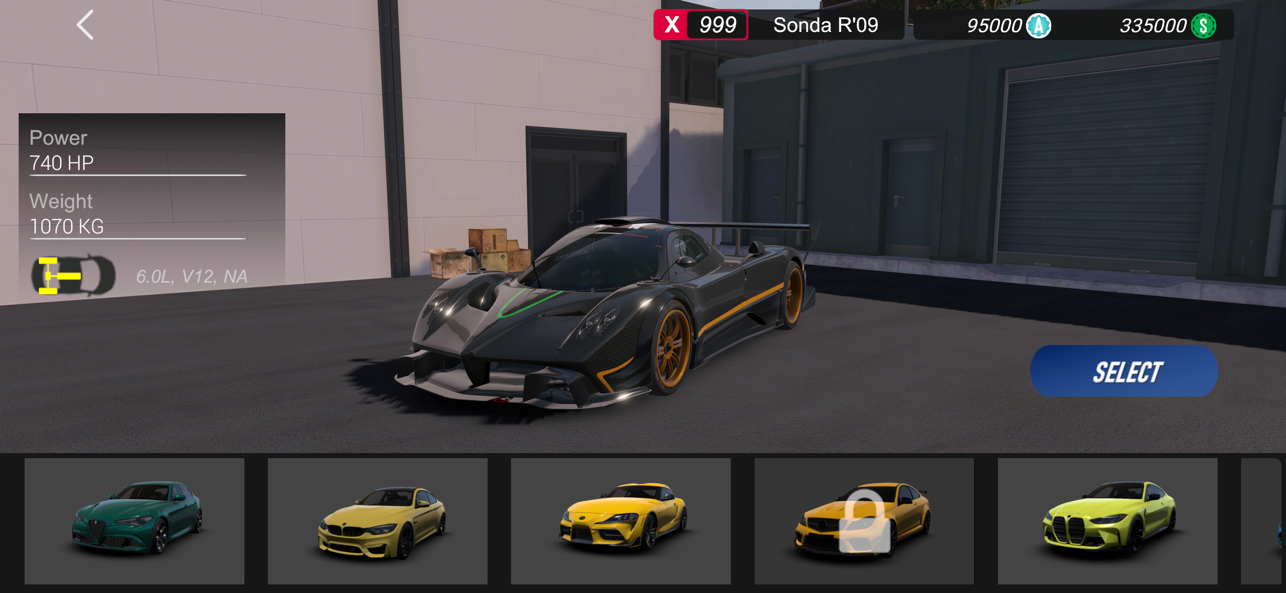Choose the locked yellow muscle car thumbnail
Viewport: 1286px width, 593px height.
point(864,521)
